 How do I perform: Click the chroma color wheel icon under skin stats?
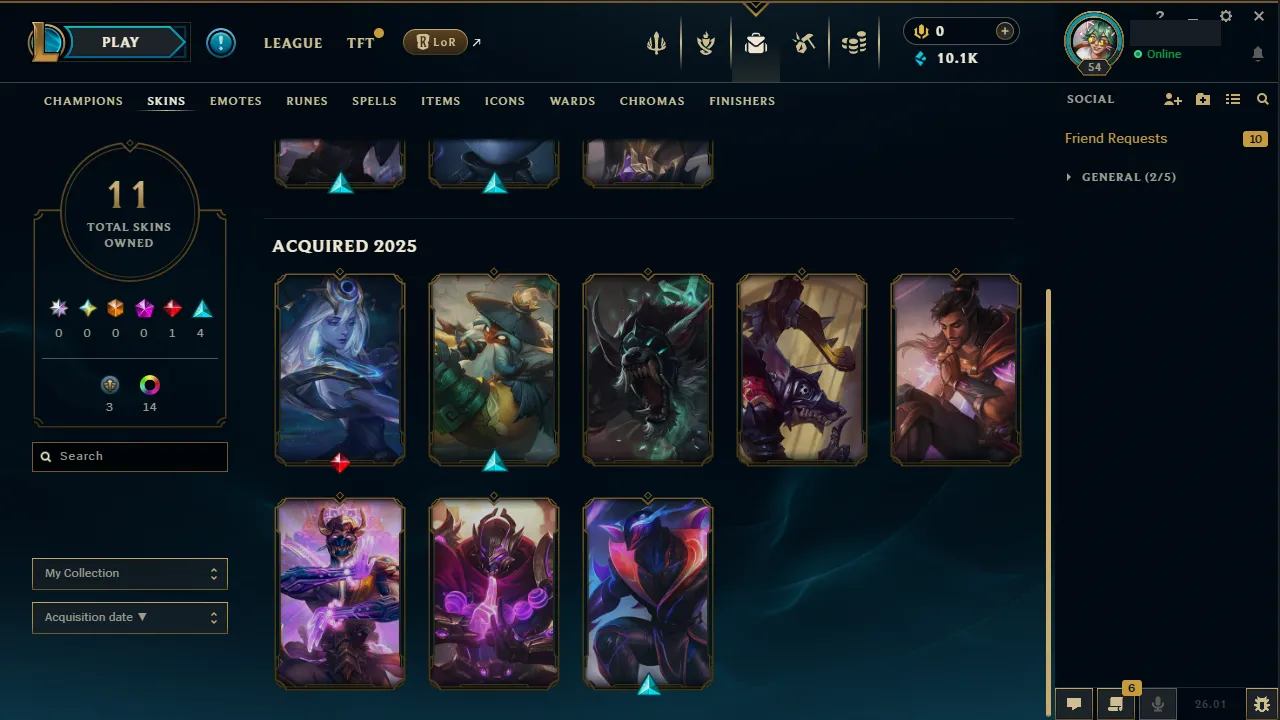point(149,383)
